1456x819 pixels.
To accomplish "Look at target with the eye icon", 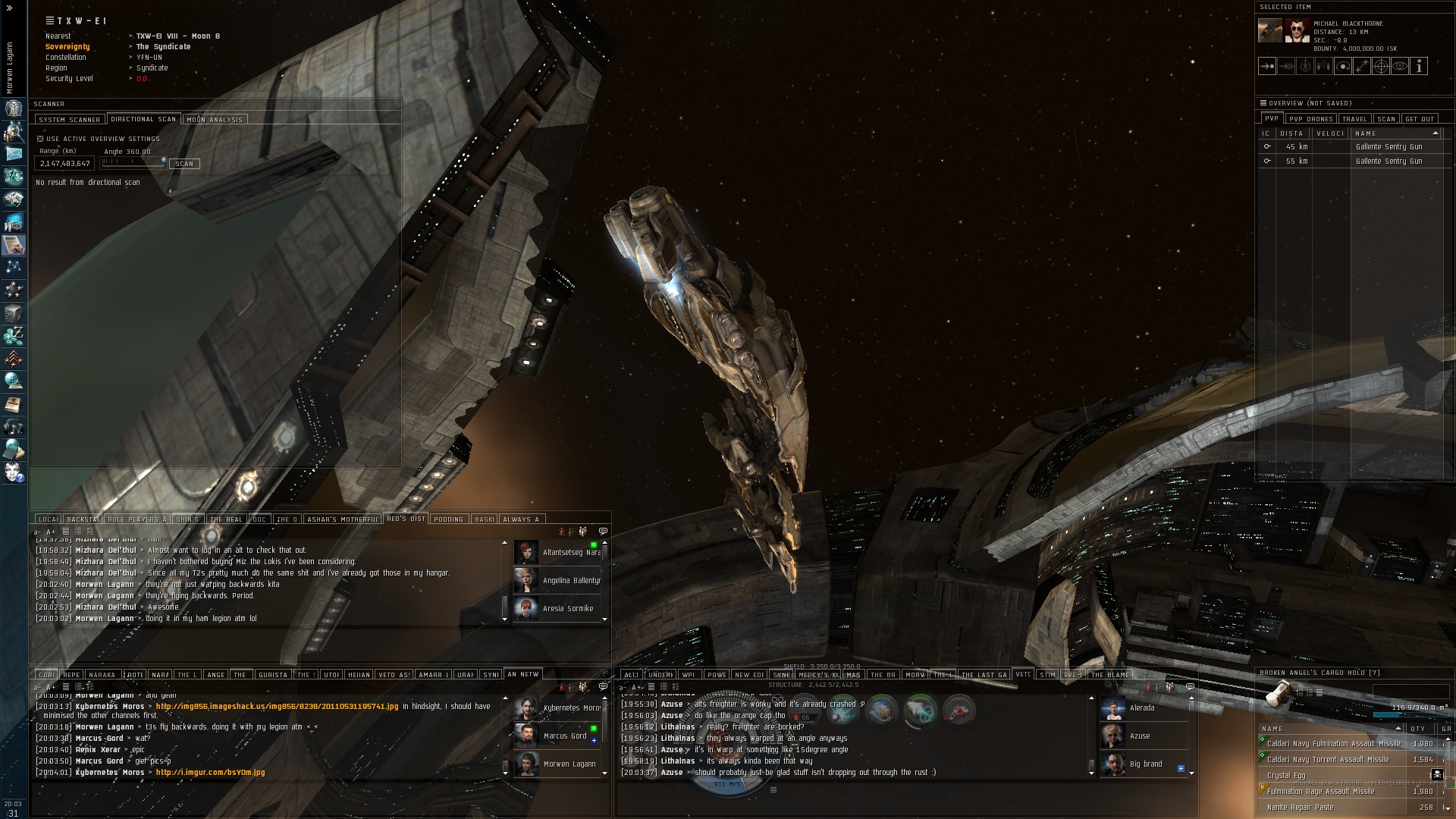I will pos(1400,67).
